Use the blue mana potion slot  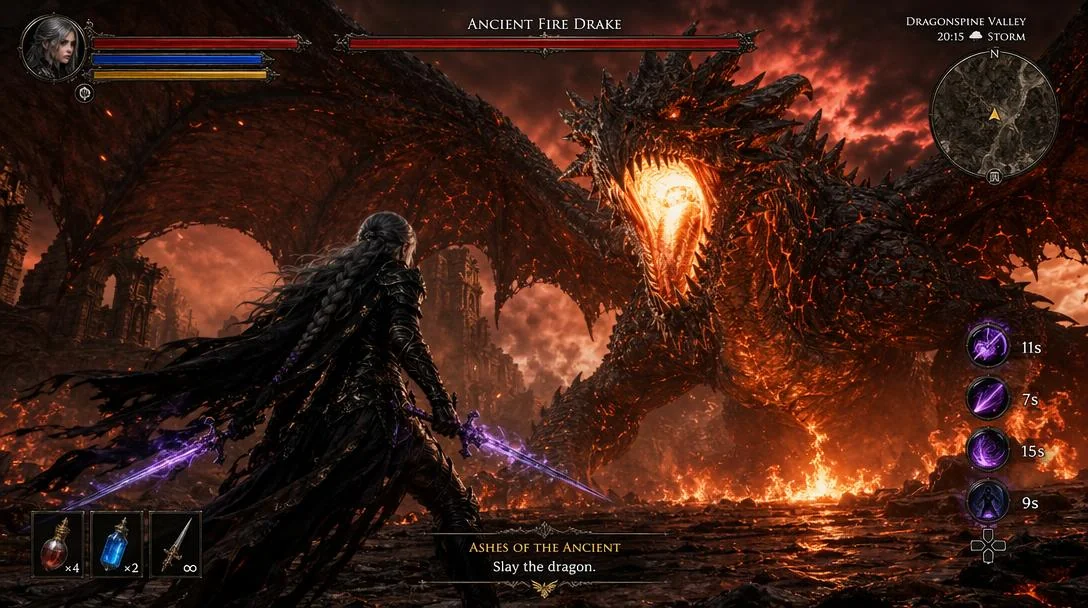[x=117, y=544]
